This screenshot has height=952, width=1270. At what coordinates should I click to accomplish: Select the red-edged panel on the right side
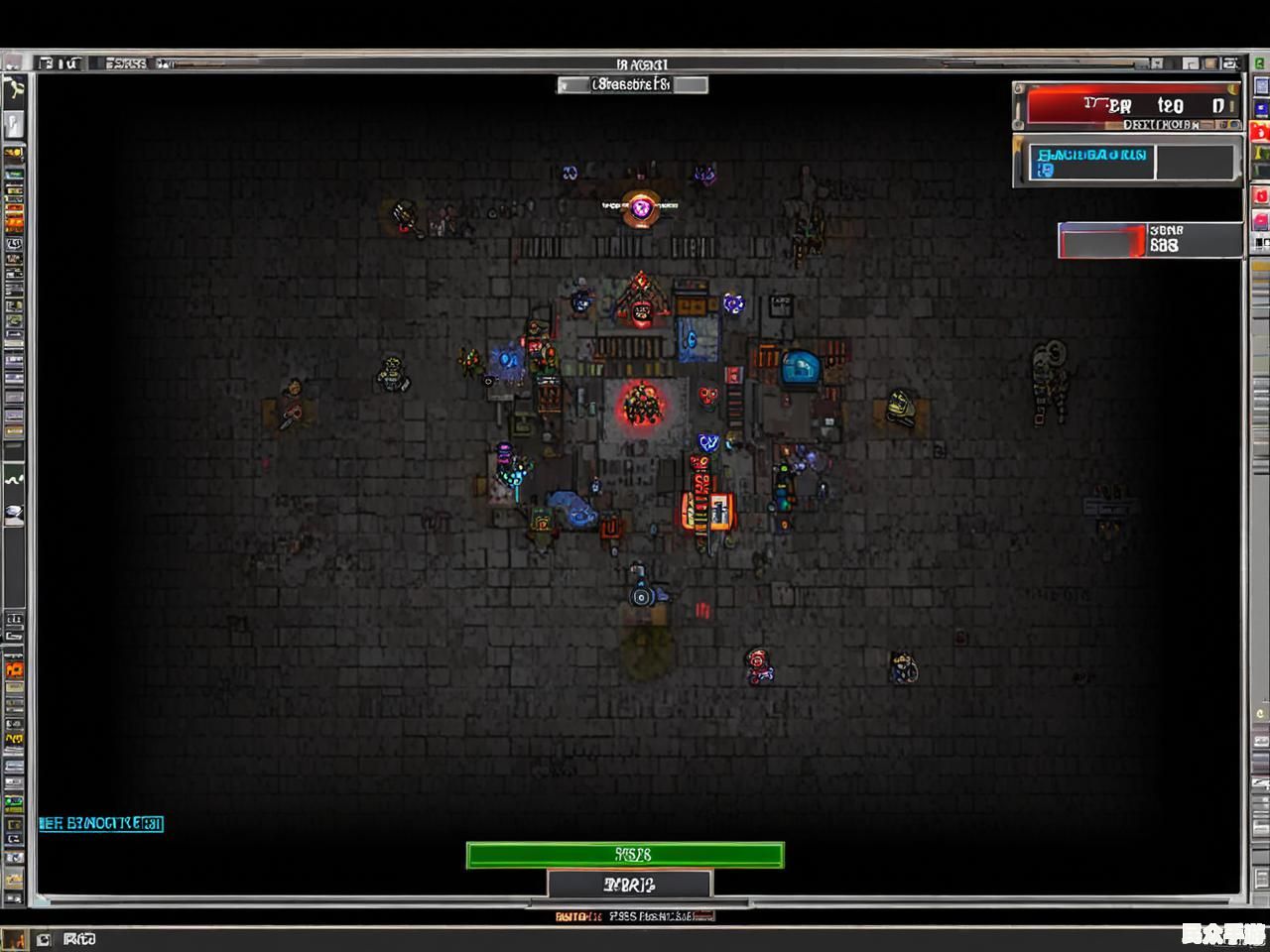[1103, 241]
